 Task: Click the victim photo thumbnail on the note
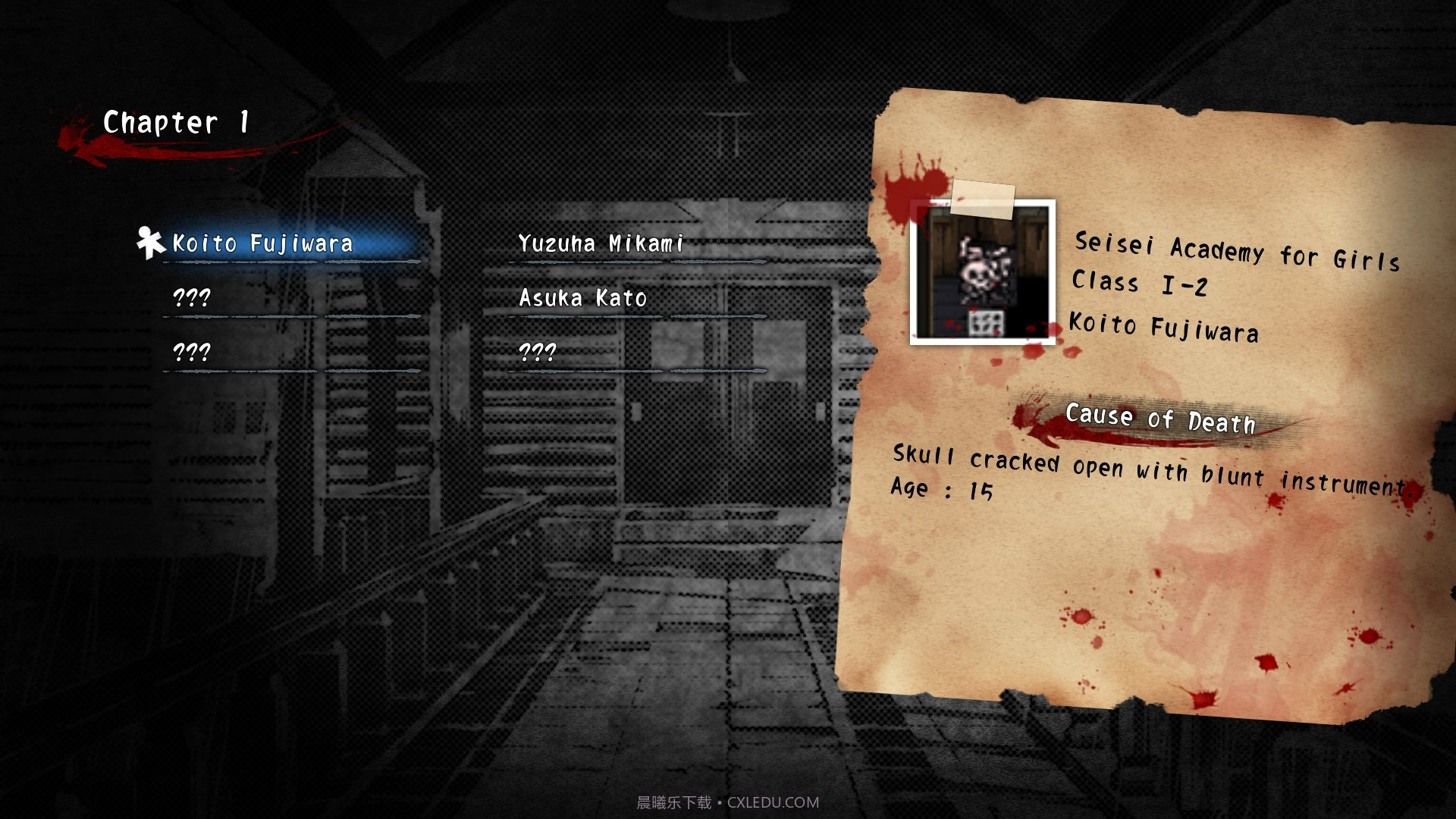(x=983, y=271)
